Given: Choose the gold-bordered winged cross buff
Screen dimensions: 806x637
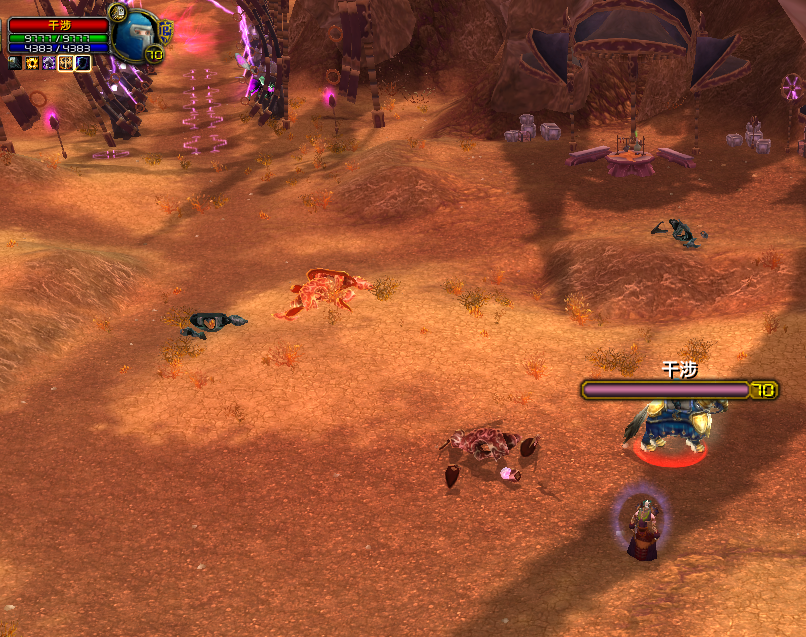Looking at the screenshot, I should (66, 63).
